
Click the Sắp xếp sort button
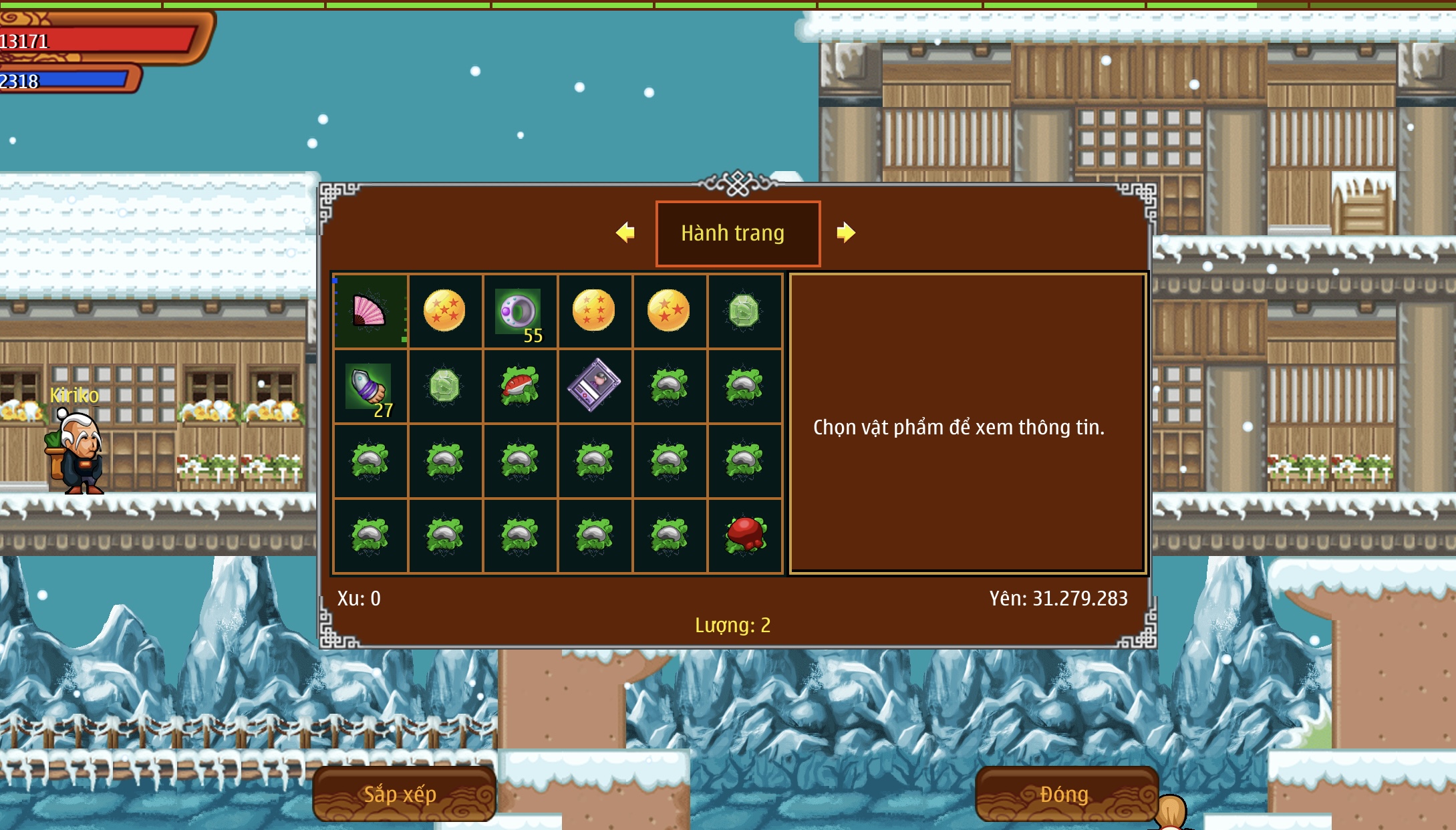coord(404,794)
